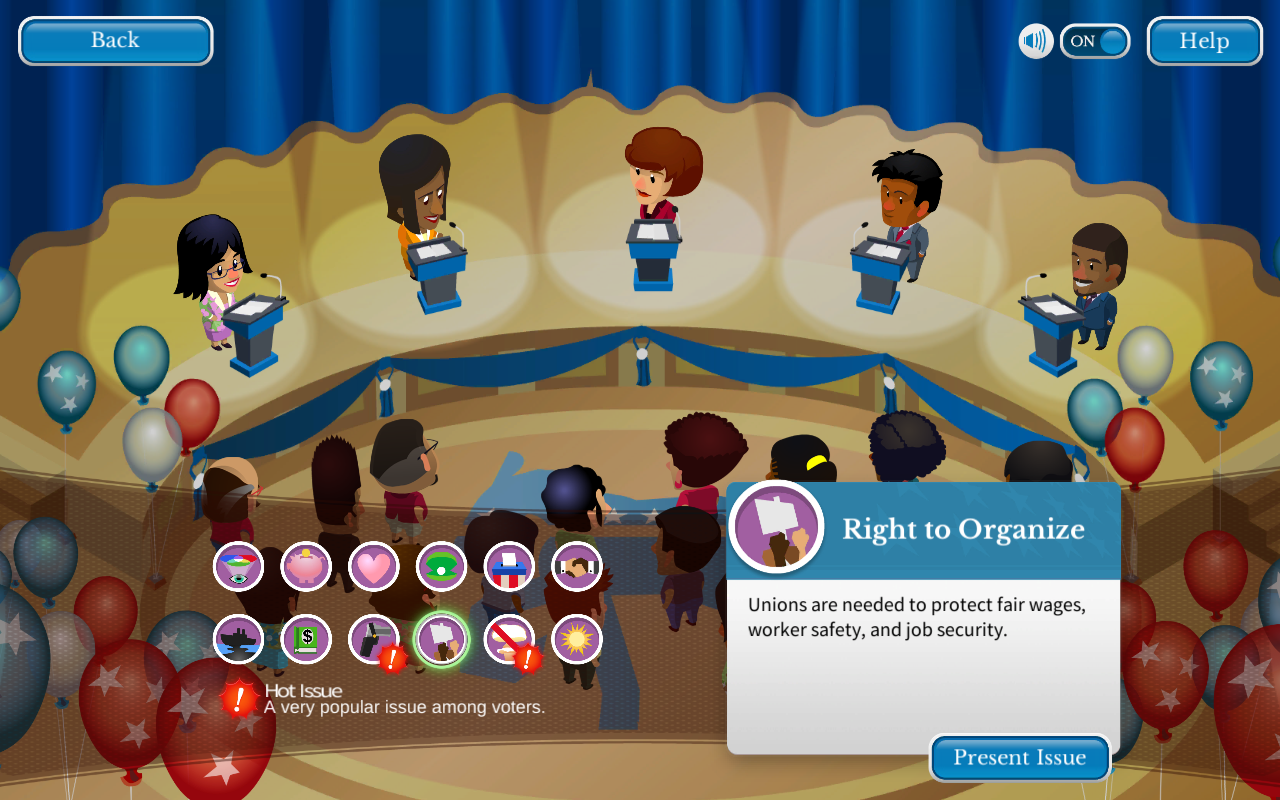The image size is (1280, 800).
Task: Select the yellow sun issue icon
Action: [x=577, y=639]
